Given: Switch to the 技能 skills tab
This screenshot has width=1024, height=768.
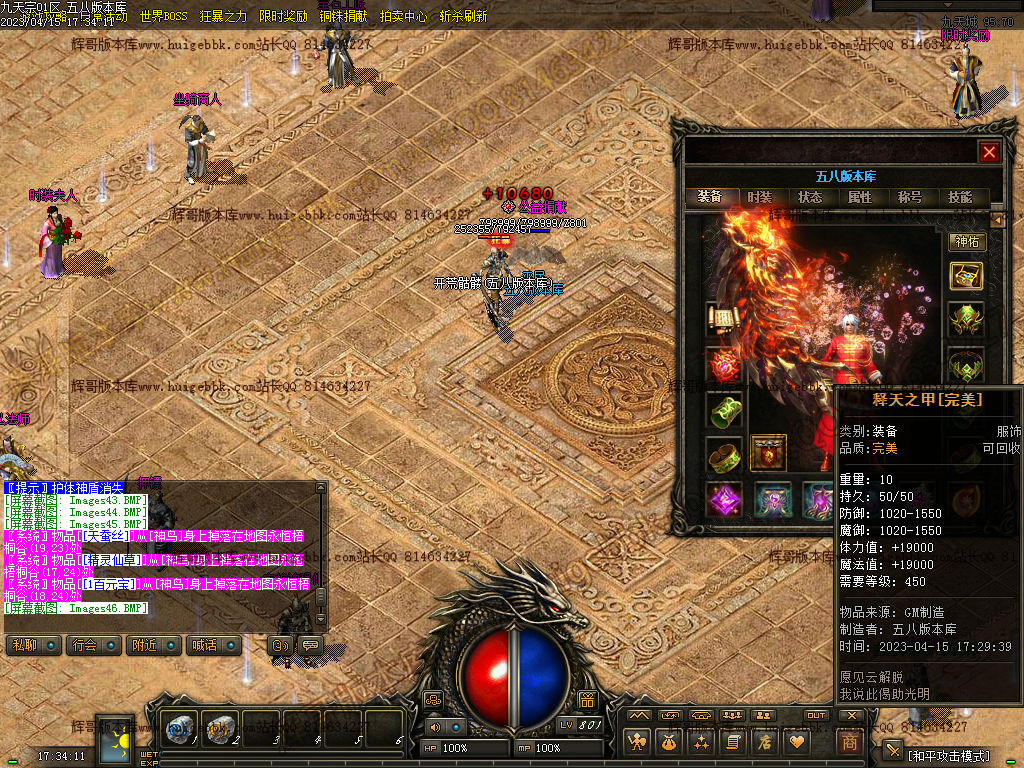Looking at the screenshot, I should pyautogui.click(x=960, y=197).
